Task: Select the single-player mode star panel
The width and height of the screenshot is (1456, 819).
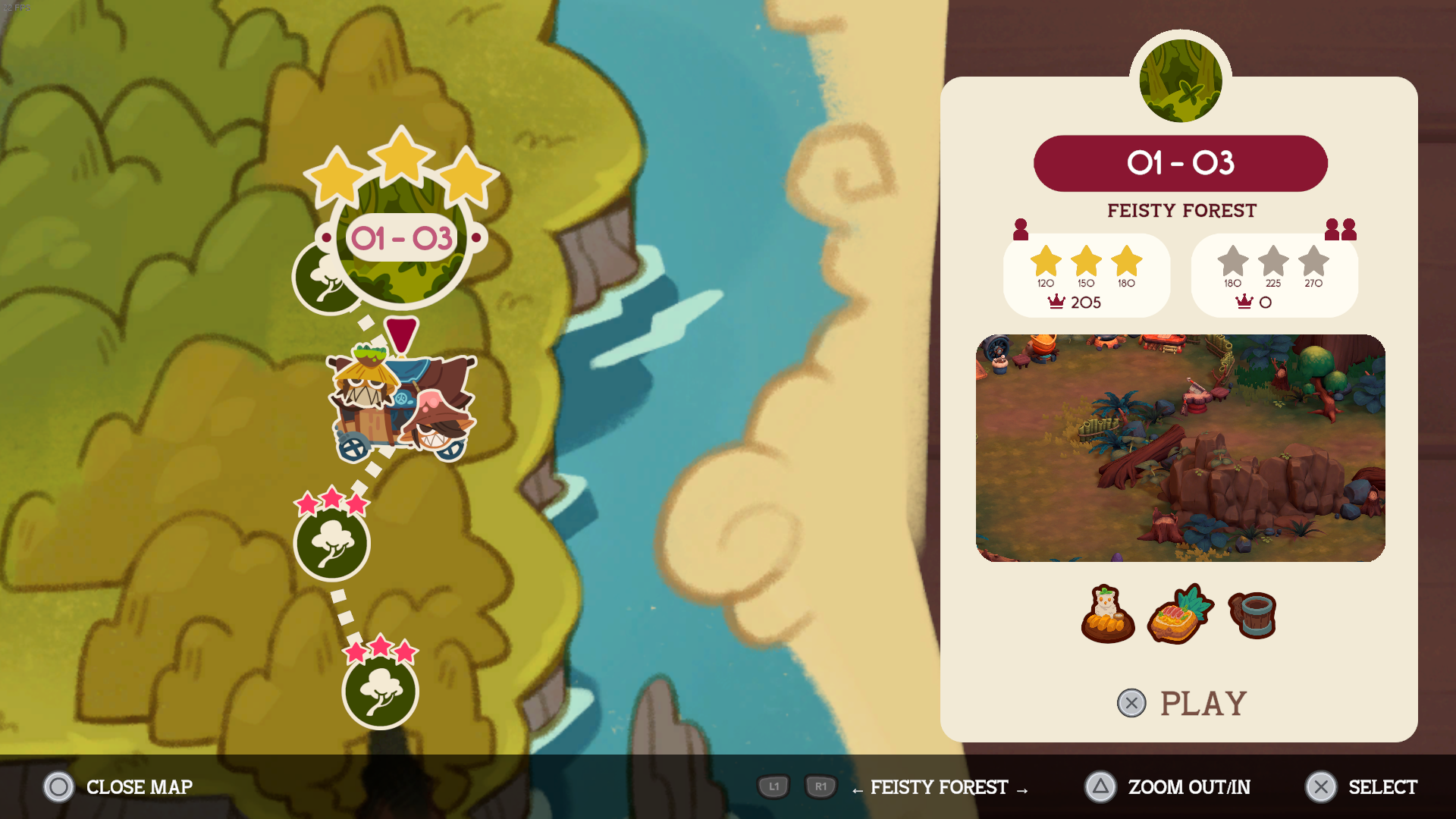Action: tap(1087, 275)
